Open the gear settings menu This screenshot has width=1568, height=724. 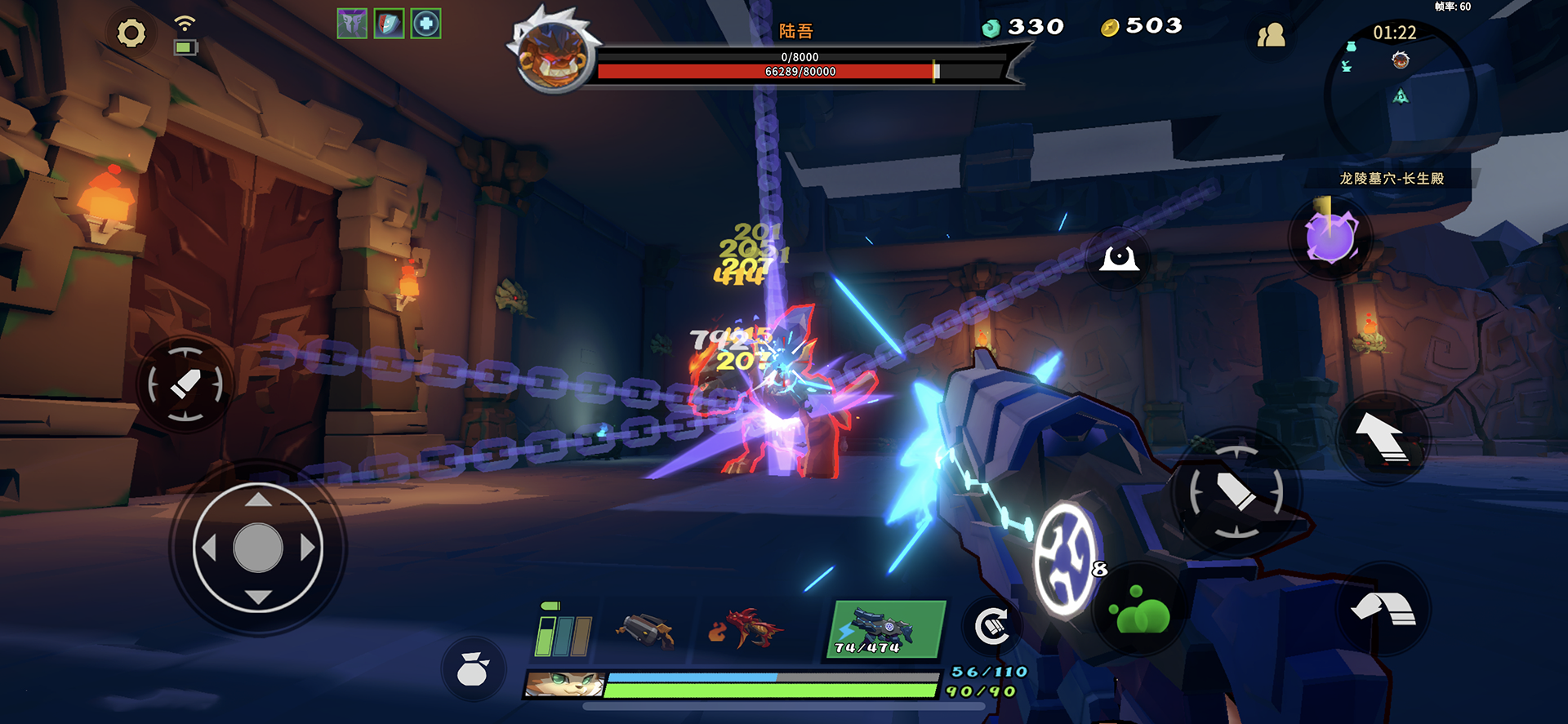tap(131, 33)
